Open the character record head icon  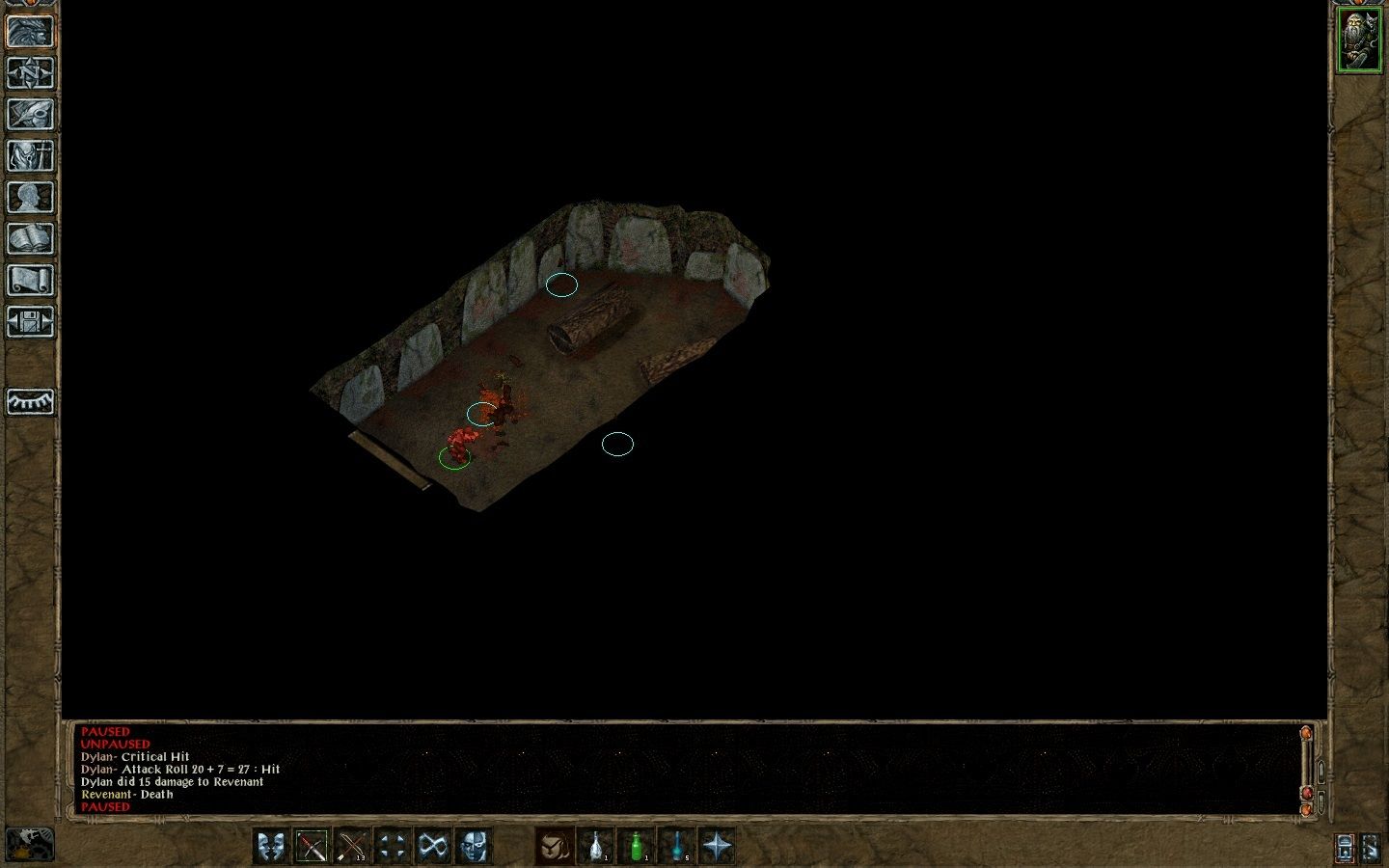31,197
